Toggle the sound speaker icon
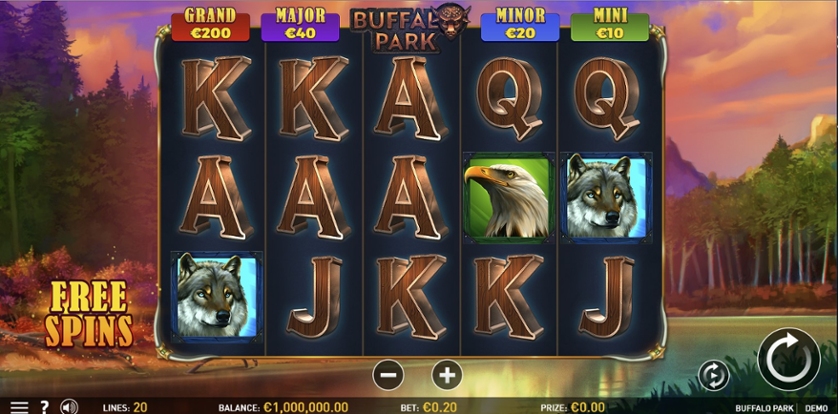The height and width of the screenshot is (414, 838). pyautogui.click(x=69, y=407)
